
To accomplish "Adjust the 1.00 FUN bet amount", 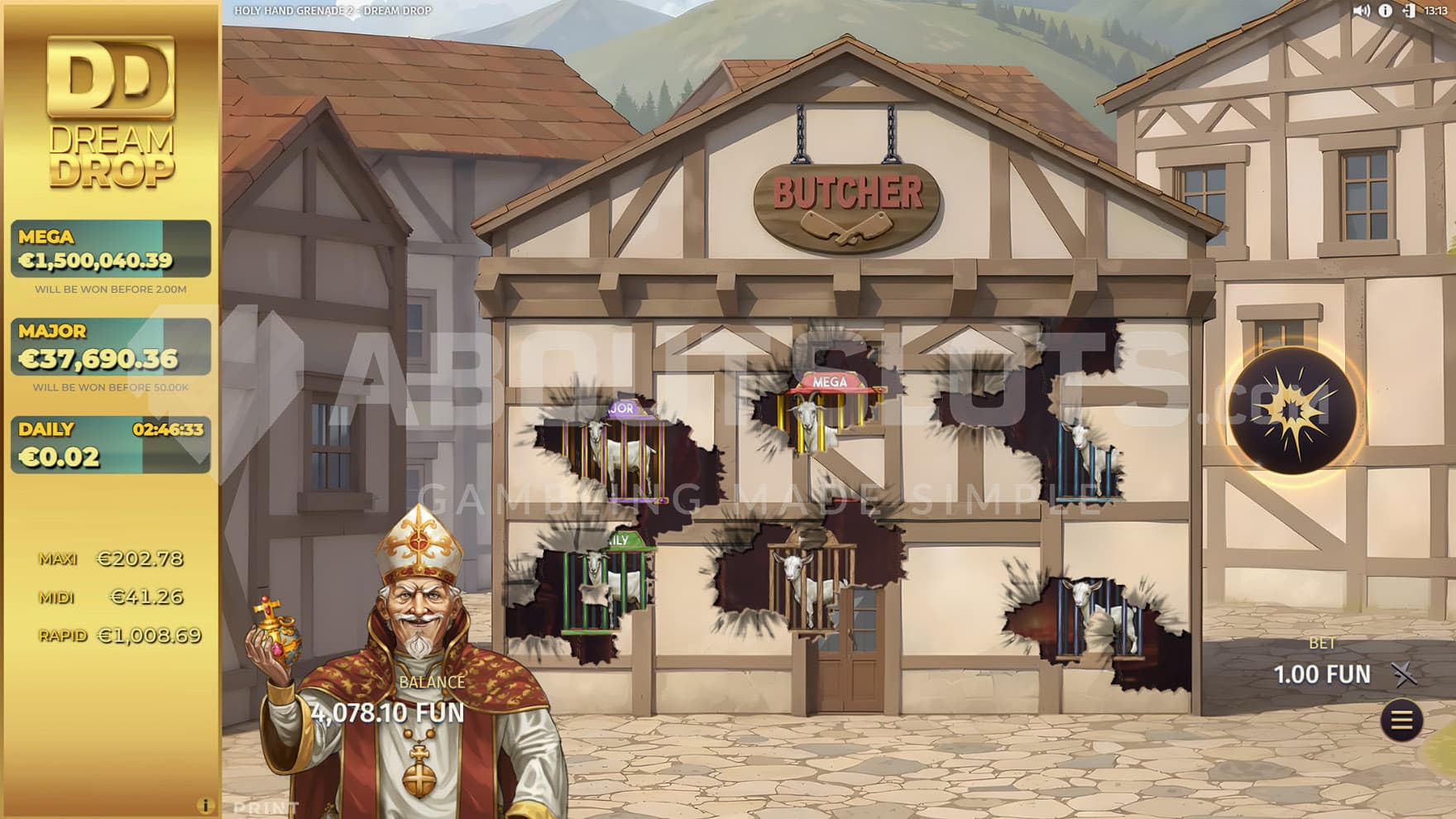I will pos(1322,674).
